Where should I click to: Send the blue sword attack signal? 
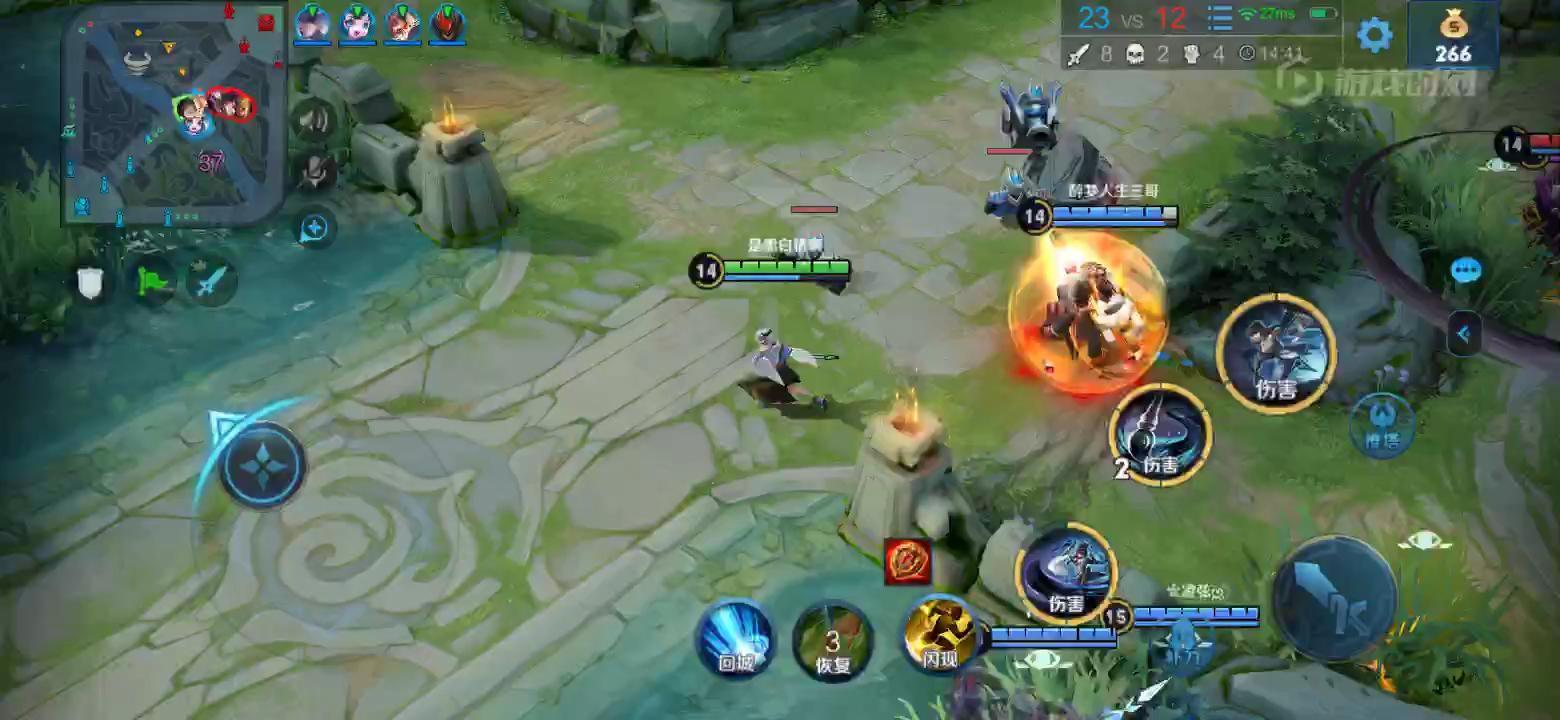click(x=210, y=283)
